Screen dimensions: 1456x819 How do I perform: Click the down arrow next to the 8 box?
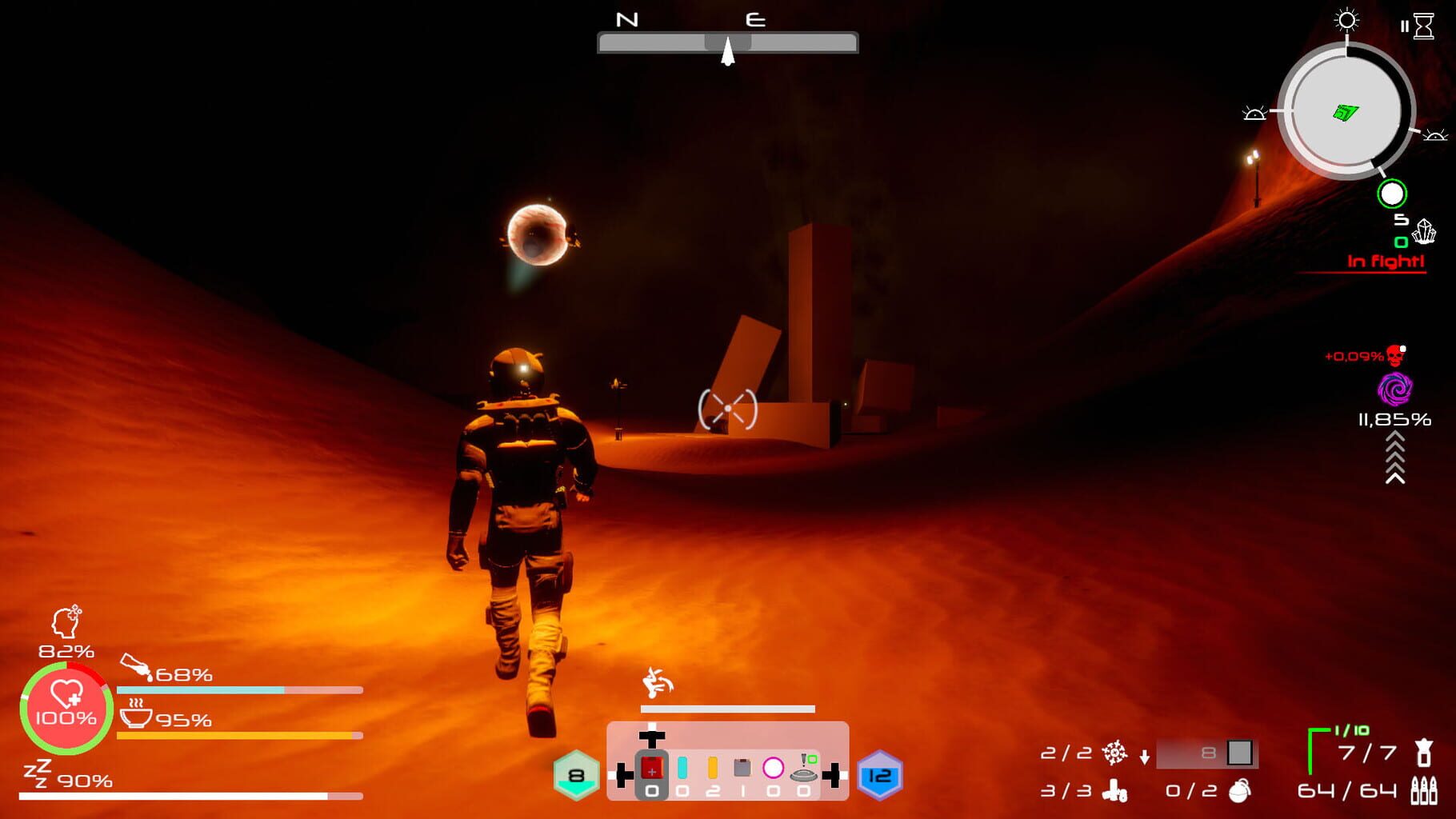pyautogui.click(x=1144, y=757)
